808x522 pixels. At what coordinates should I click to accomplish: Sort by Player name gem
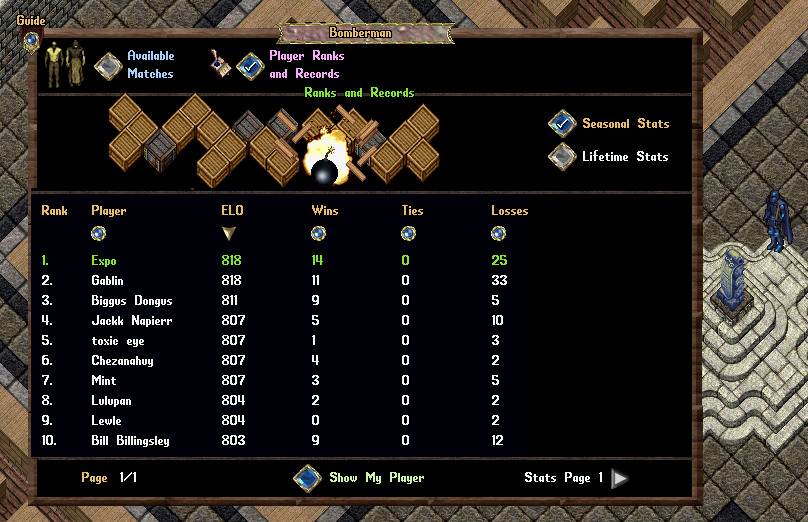tap(98, 233)
